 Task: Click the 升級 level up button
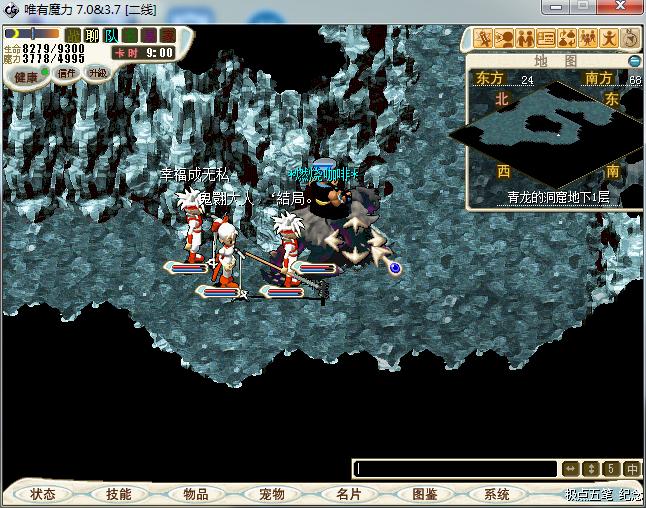click(97, 73)
